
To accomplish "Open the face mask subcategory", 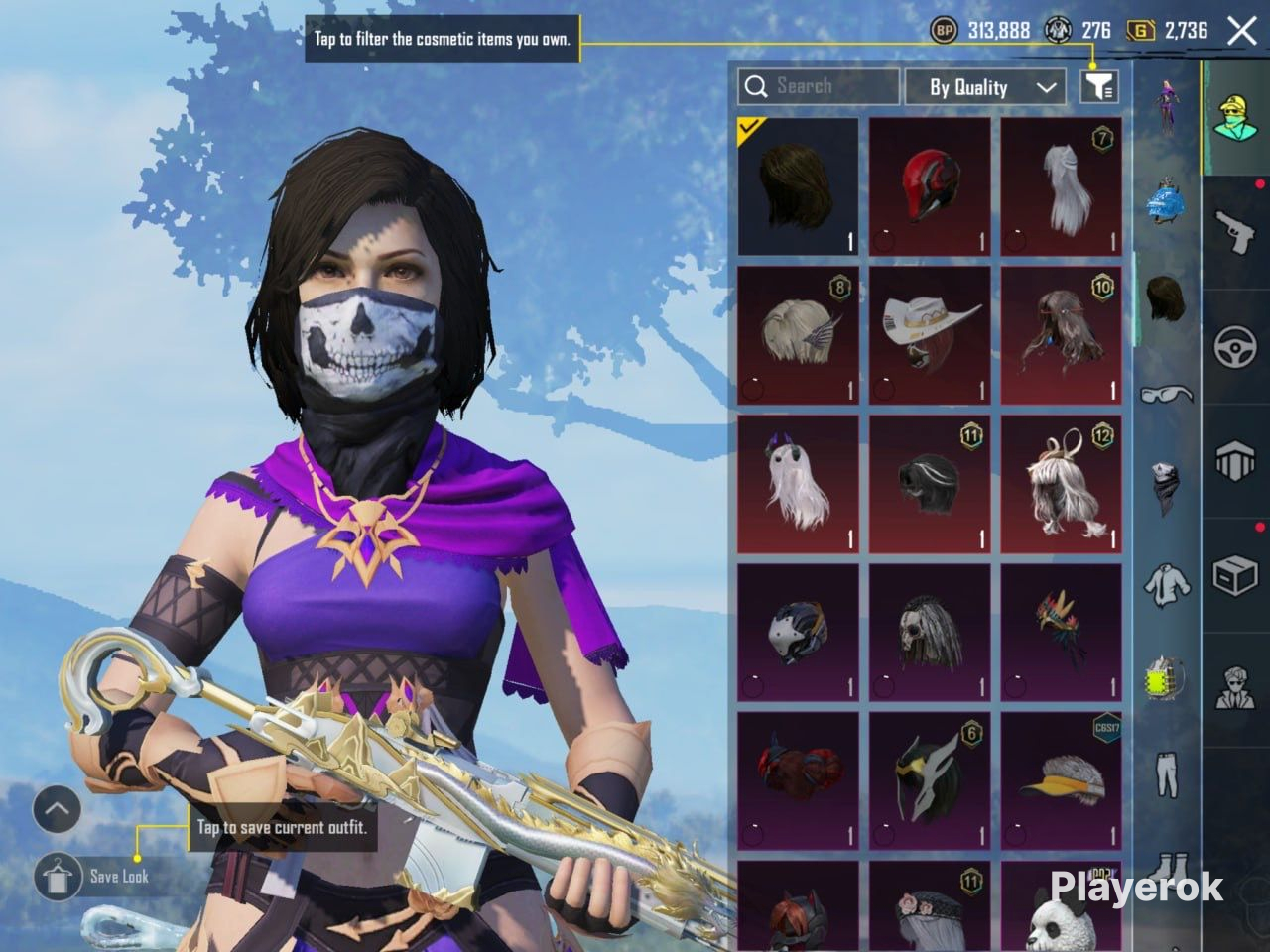I will click(x=1166, y=488).
